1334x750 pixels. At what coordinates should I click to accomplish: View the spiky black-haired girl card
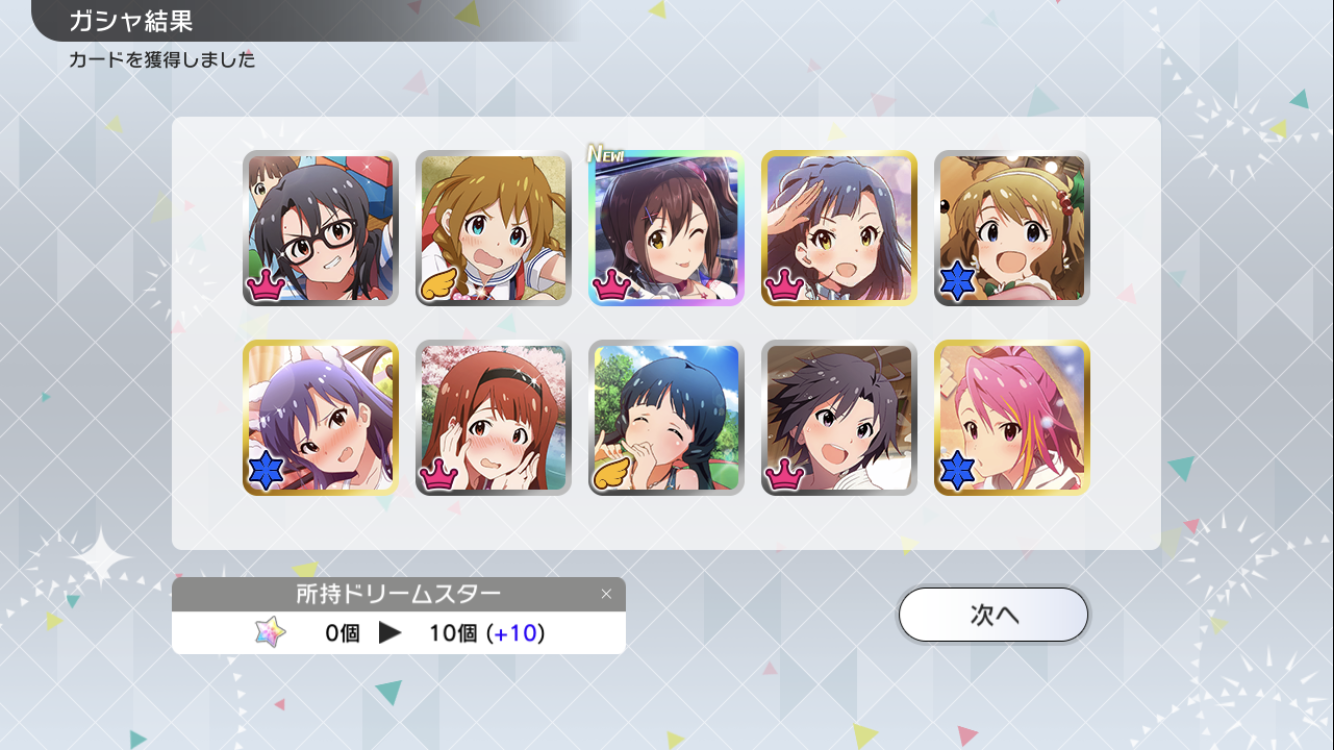click(839, 418)
